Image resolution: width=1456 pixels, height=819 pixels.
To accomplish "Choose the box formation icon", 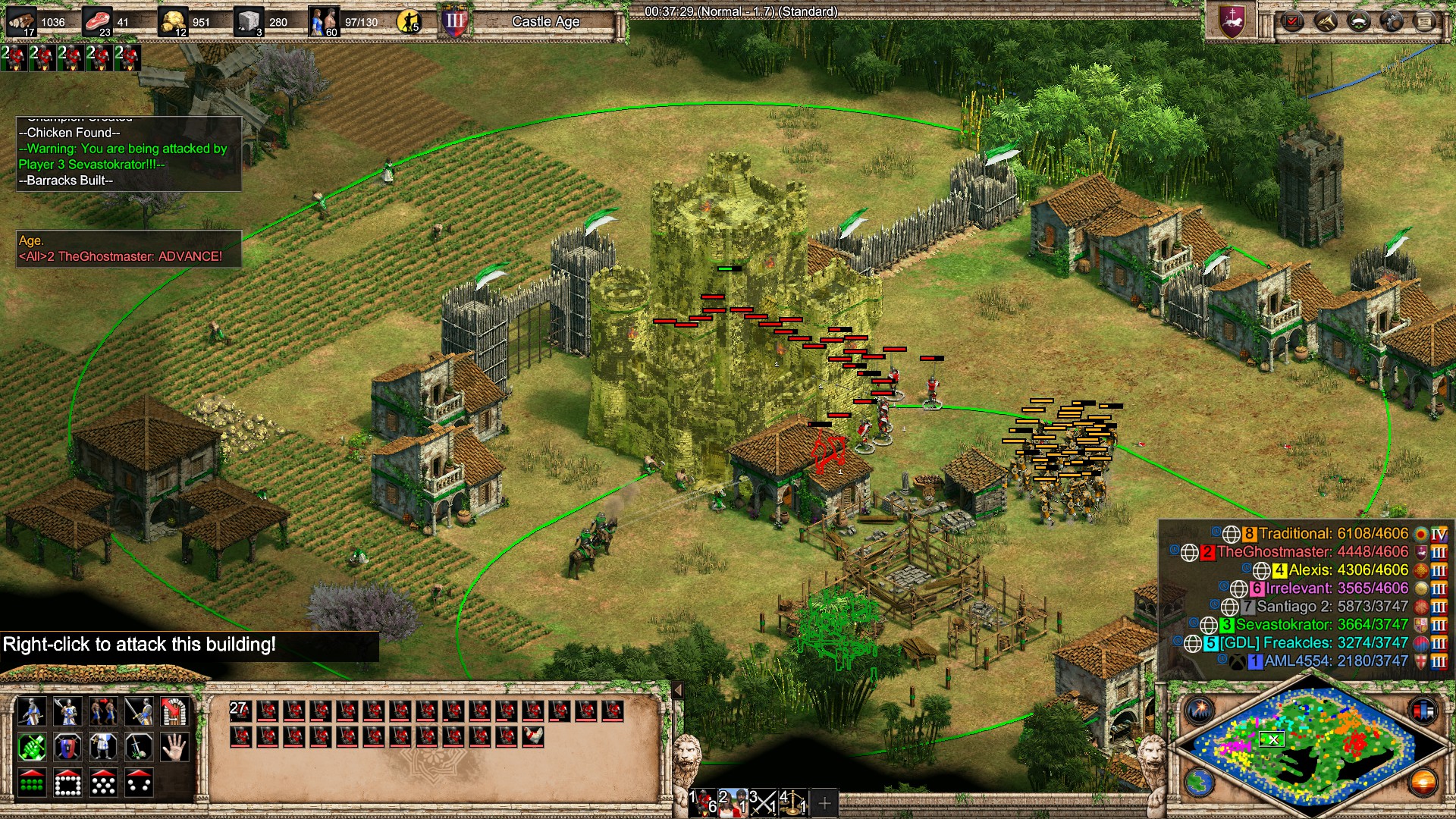I will point(67,783).
